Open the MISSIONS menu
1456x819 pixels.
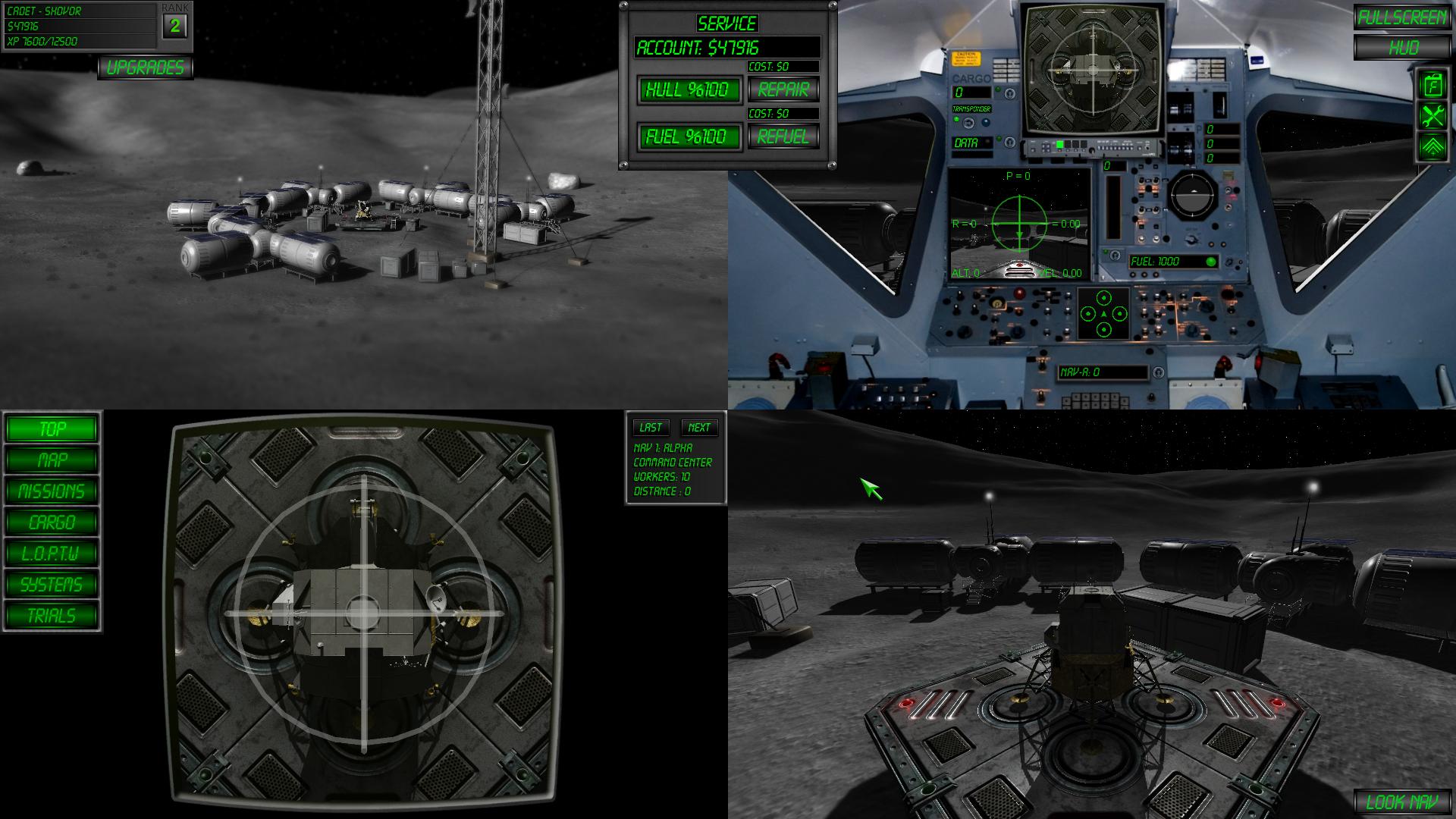(50, 491)
